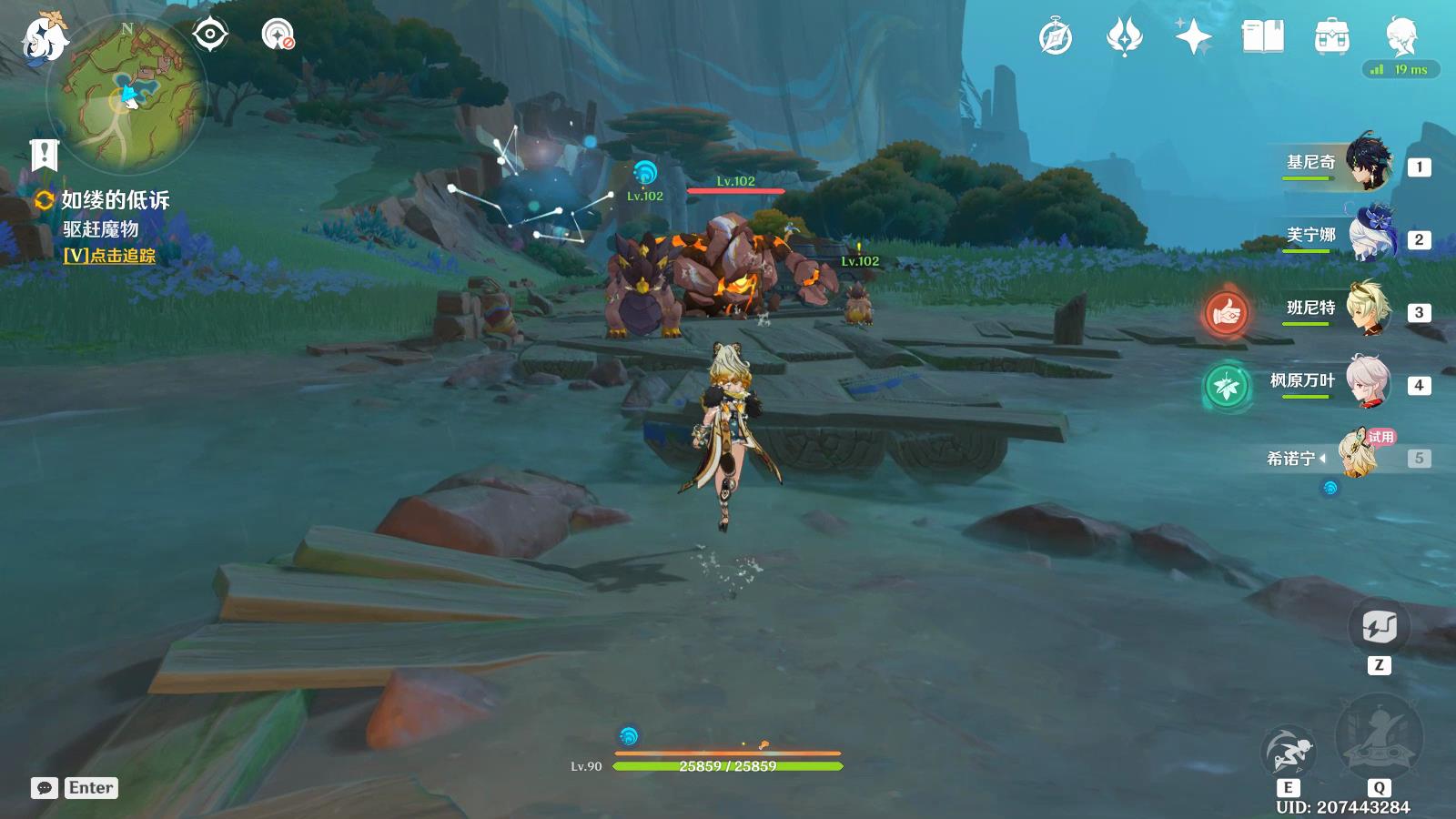The image size is (1456, 819).
Task: Open the battle pass winged icon
Action: click(x=1124, y=37)
